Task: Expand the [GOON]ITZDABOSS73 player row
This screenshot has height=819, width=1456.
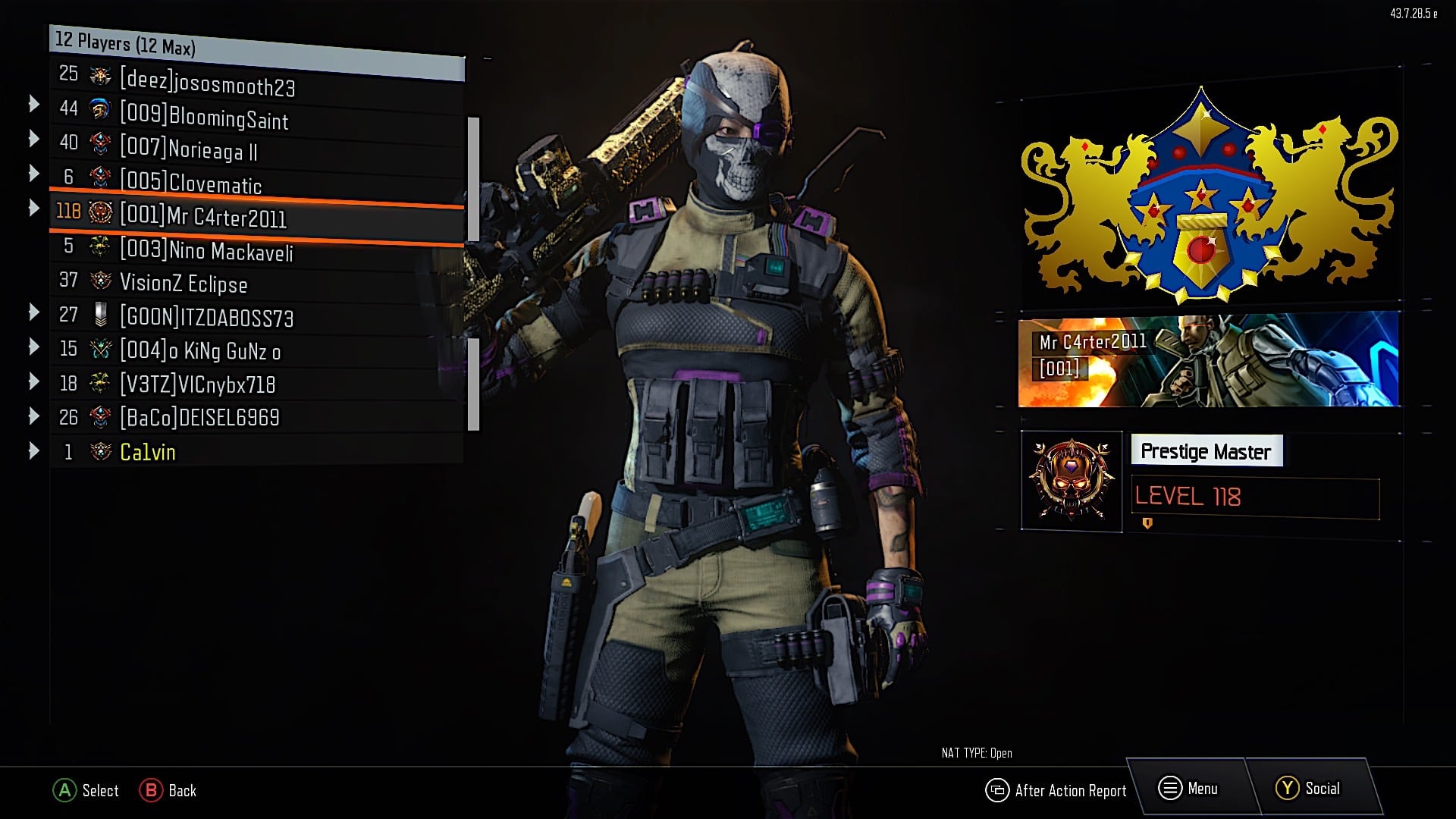Action: click(34, 314)
